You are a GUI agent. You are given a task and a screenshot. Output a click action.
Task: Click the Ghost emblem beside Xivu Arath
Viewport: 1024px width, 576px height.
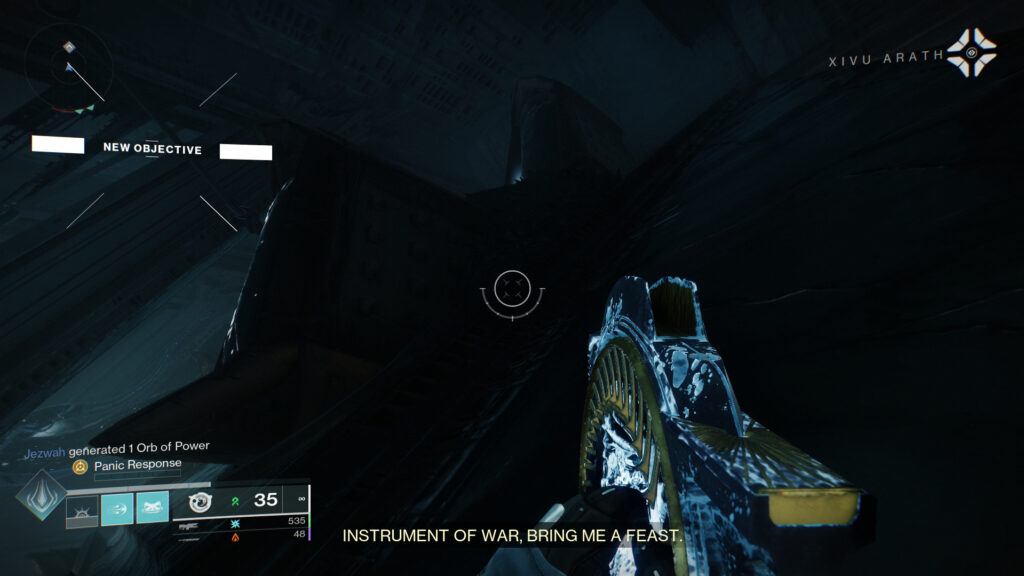coord(971,53)
